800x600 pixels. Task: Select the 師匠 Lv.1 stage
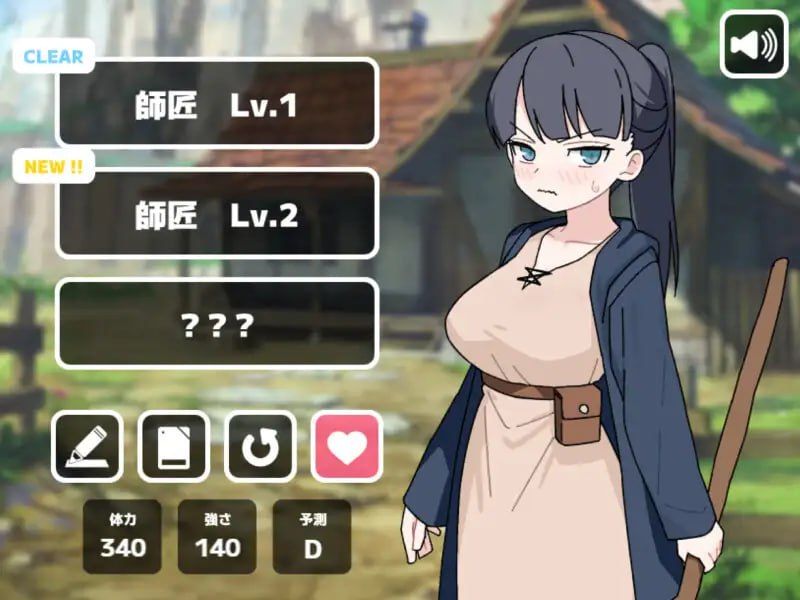click(x=217, y=104)
